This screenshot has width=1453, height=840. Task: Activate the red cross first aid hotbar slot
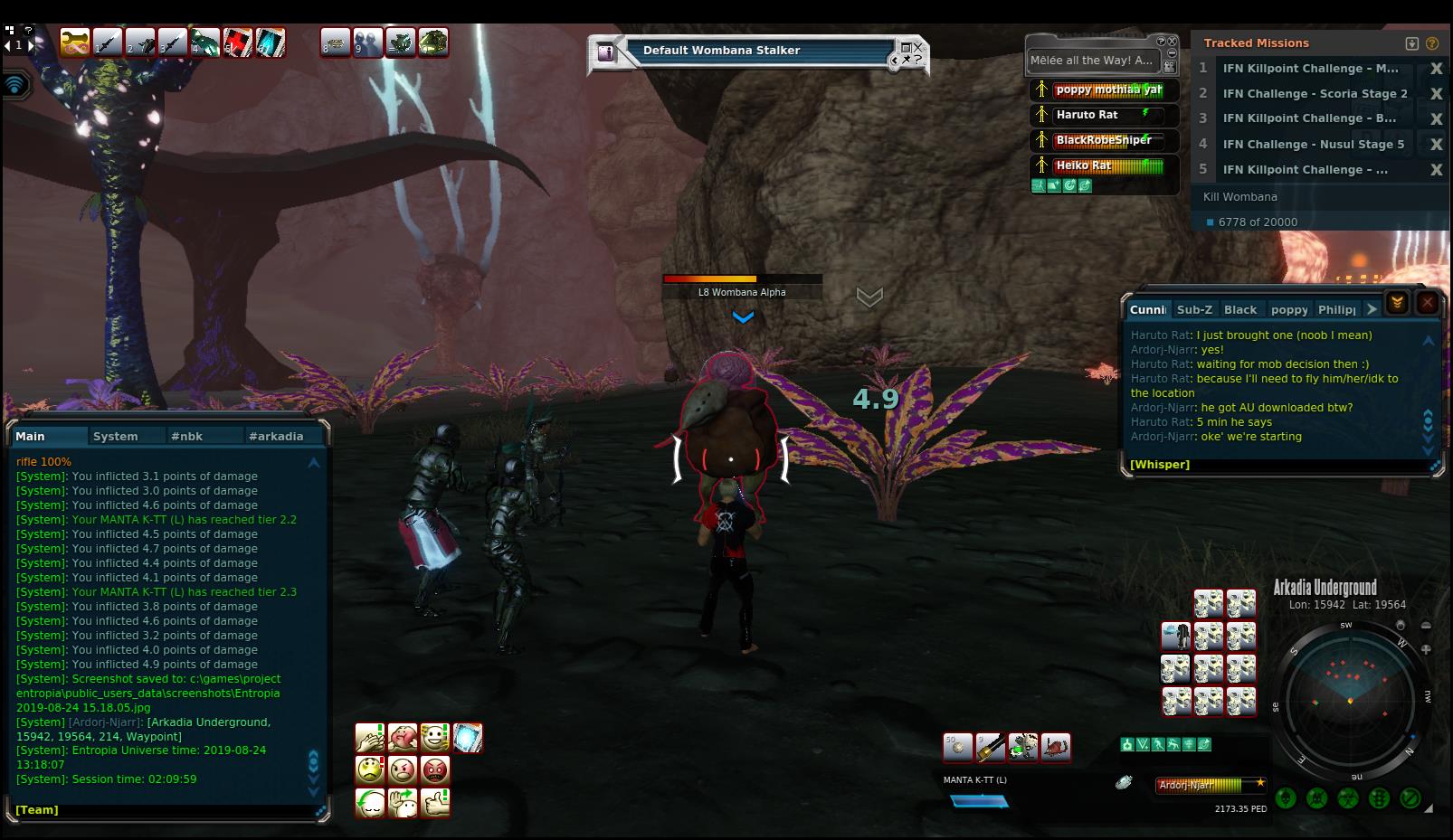pyautogui.click(x=237, y=42)
